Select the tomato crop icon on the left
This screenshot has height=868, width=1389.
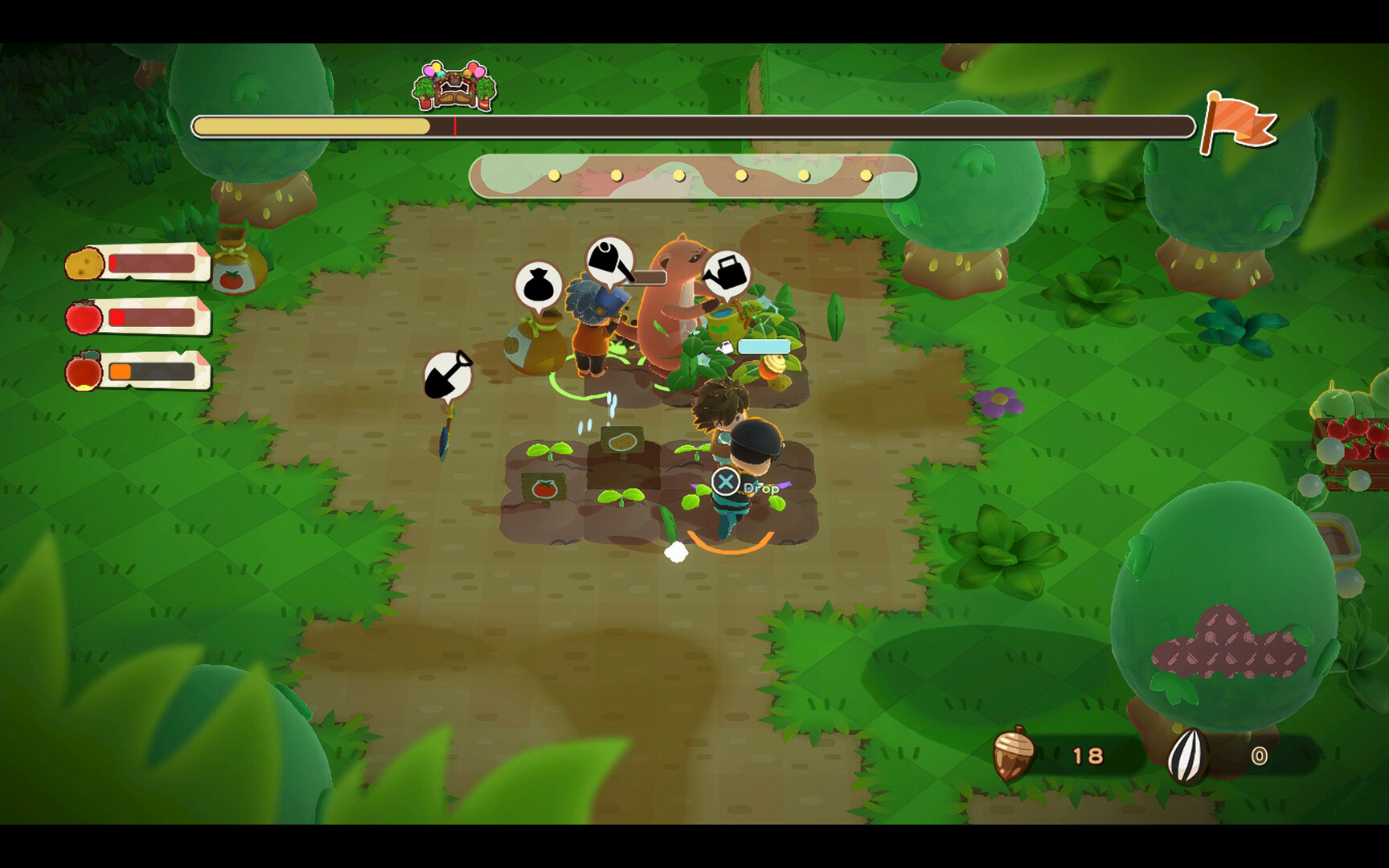[x=83, y=318]
